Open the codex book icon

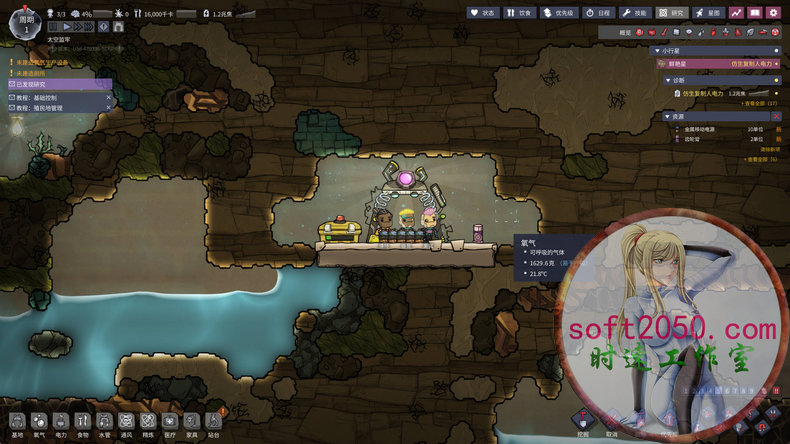tap(755, 13)
